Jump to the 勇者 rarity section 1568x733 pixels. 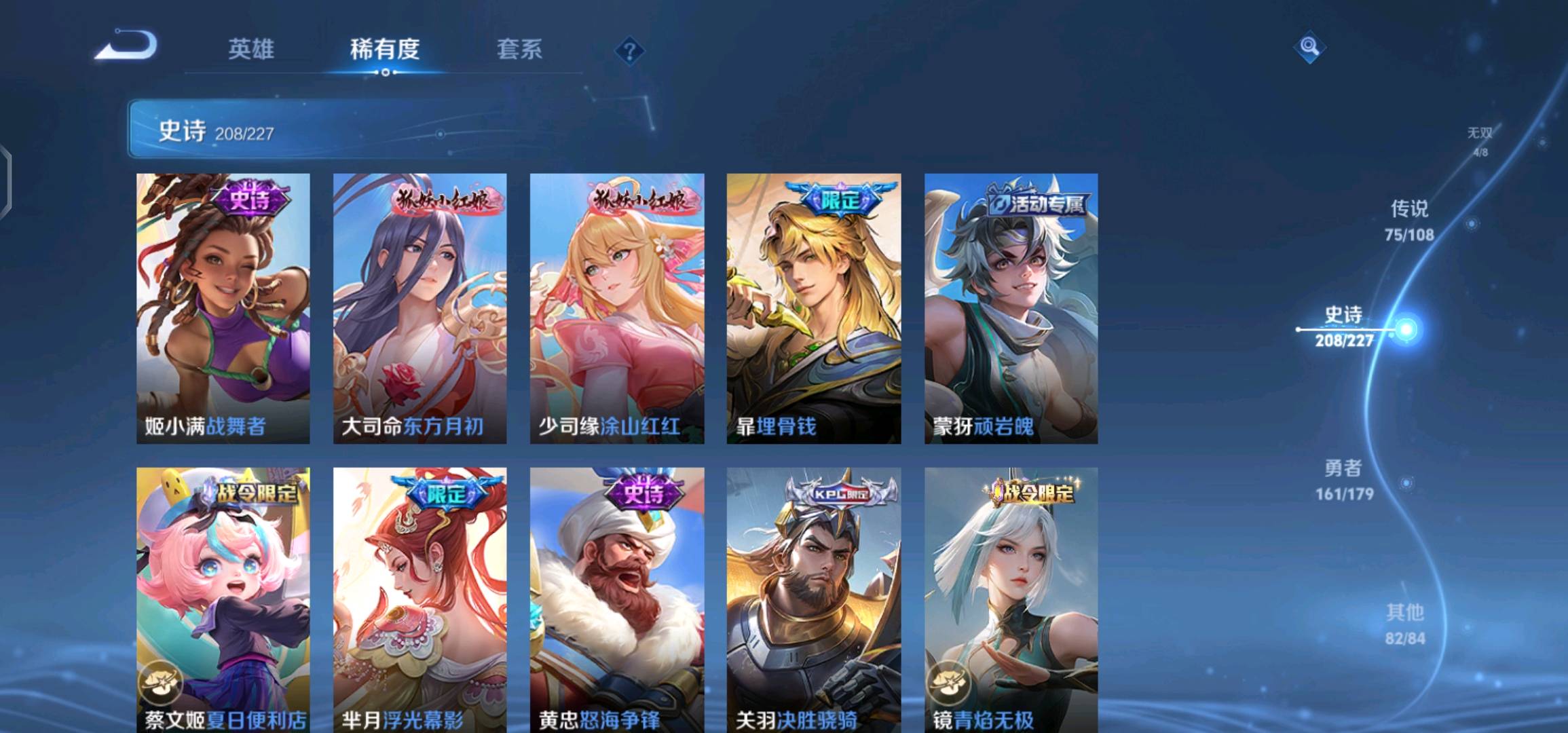(x=1344, y=479)
